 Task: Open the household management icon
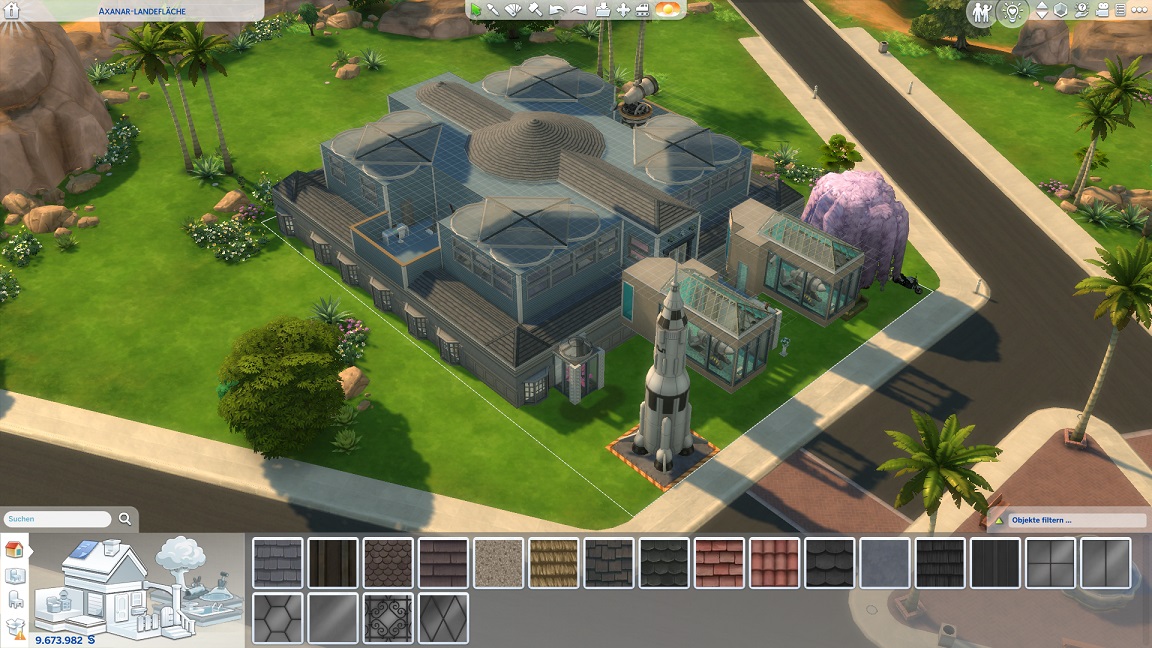[x=982, y=12]
